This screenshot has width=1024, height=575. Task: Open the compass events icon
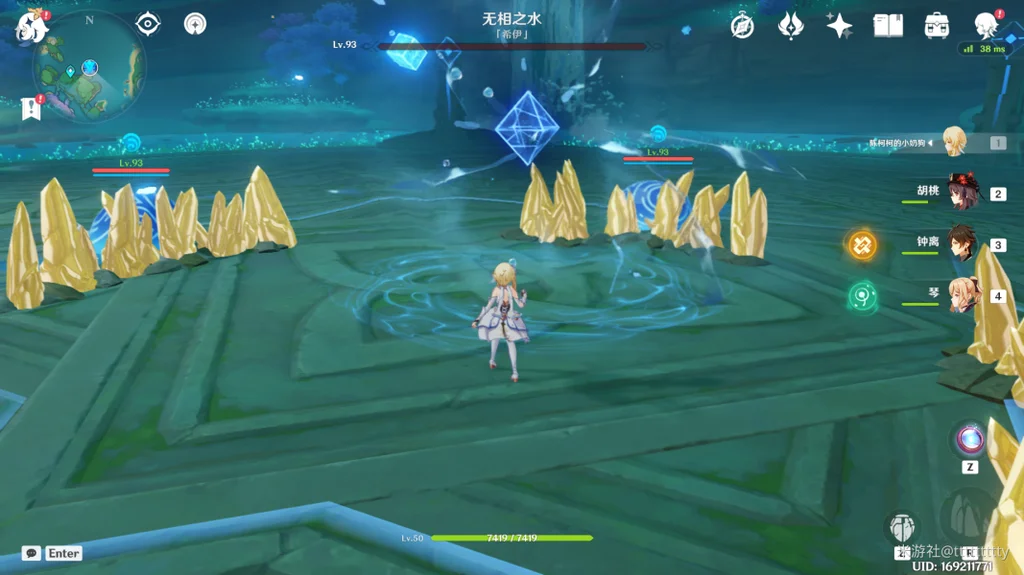[742, 26]
